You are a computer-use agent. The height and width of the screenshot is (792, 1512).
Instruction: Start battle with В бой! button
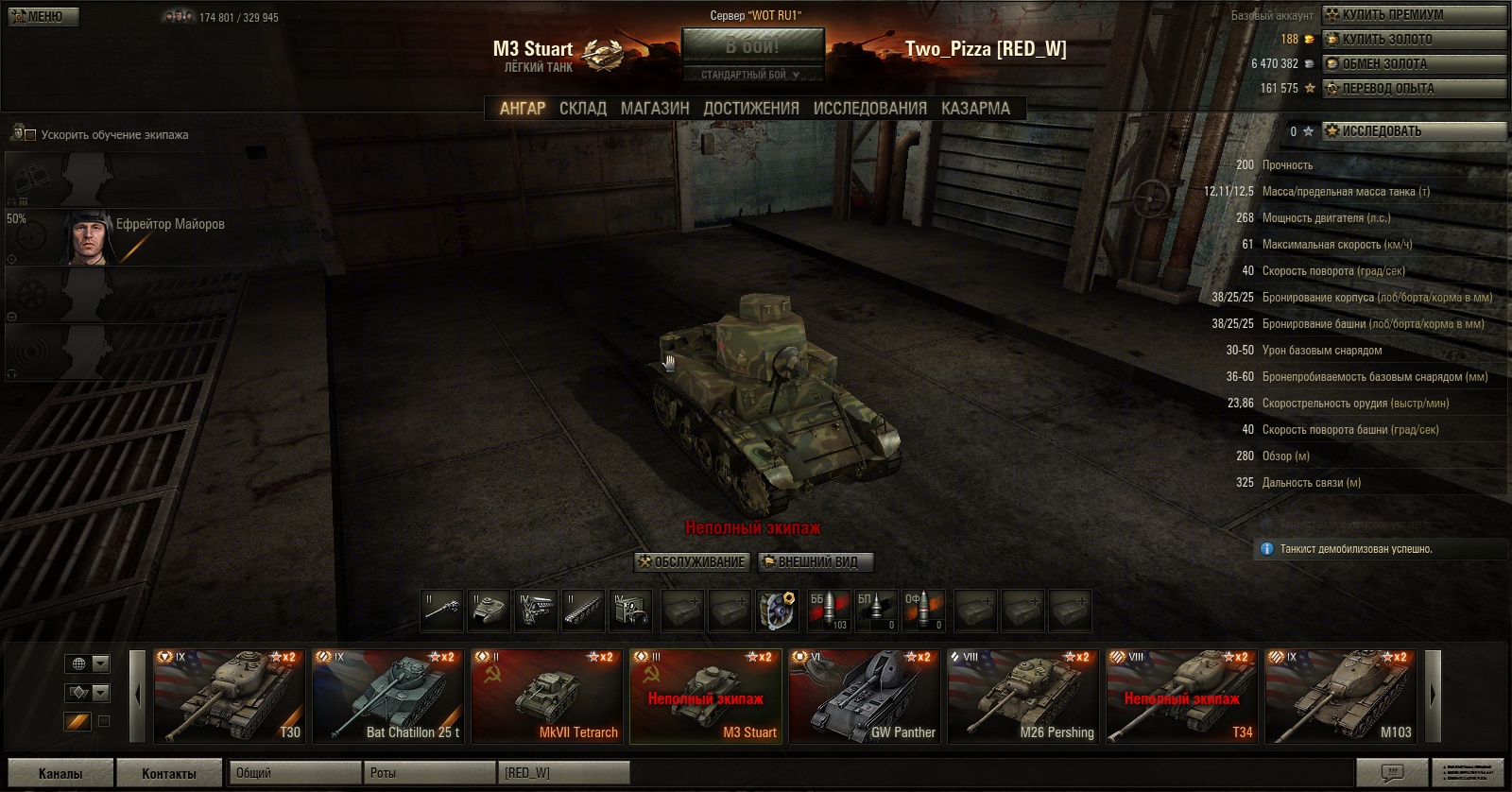[752, 46]
